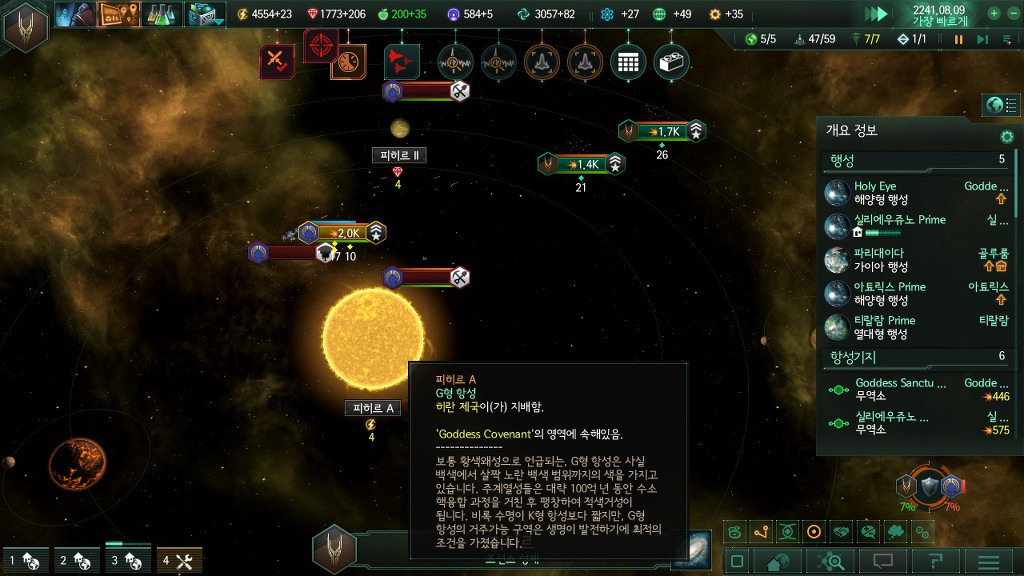This screenshot has height=576, width=1024.
Task: Decrease game speed with the minus button
Action: (1012, 14)
